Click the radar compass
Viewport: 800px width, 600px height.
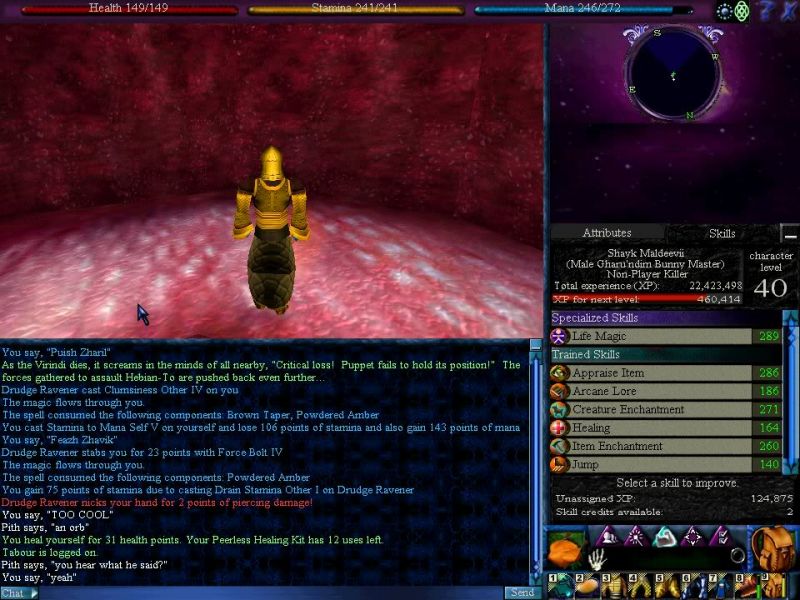pos(673,74)
